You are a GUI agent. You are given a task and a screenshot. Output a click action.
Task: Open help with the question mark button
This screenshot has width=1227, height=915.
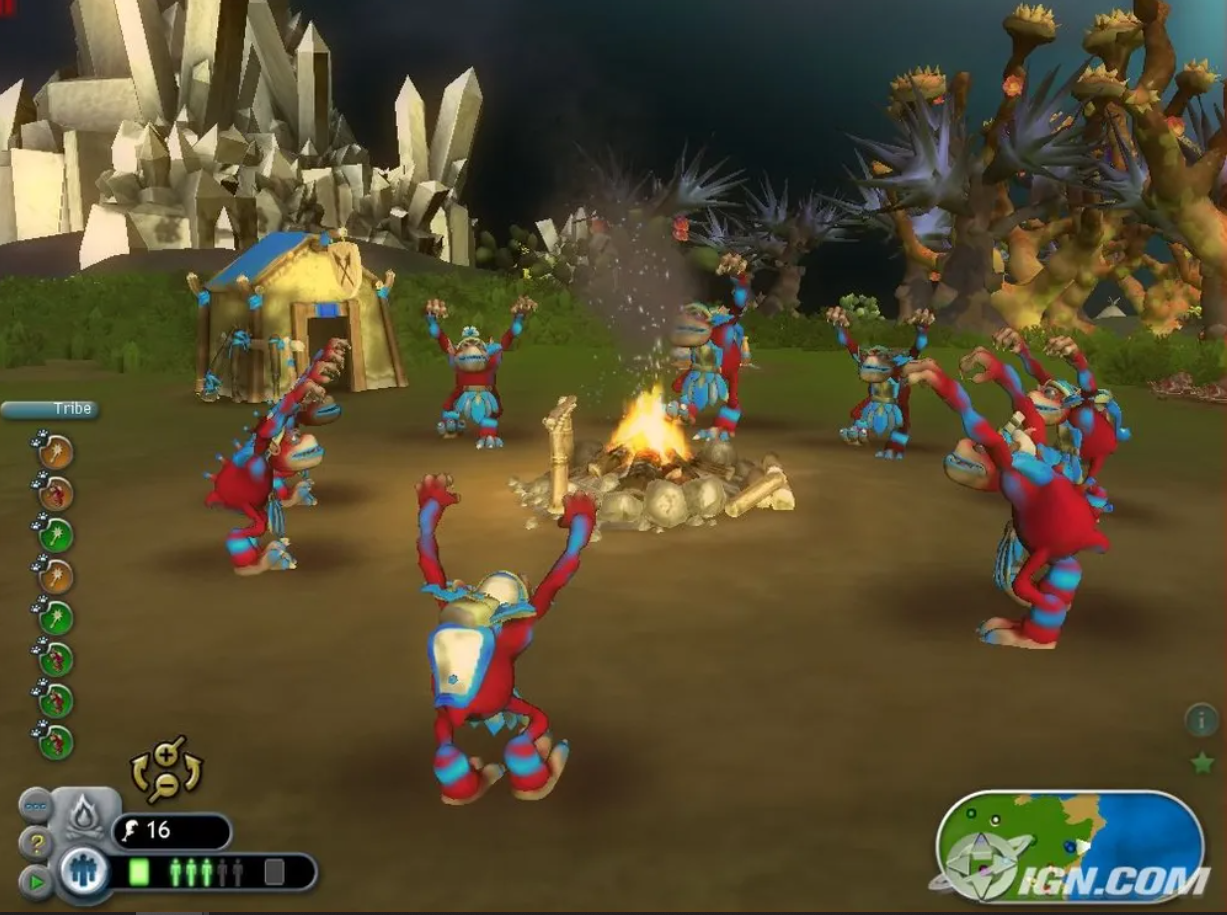click(35, 845)
